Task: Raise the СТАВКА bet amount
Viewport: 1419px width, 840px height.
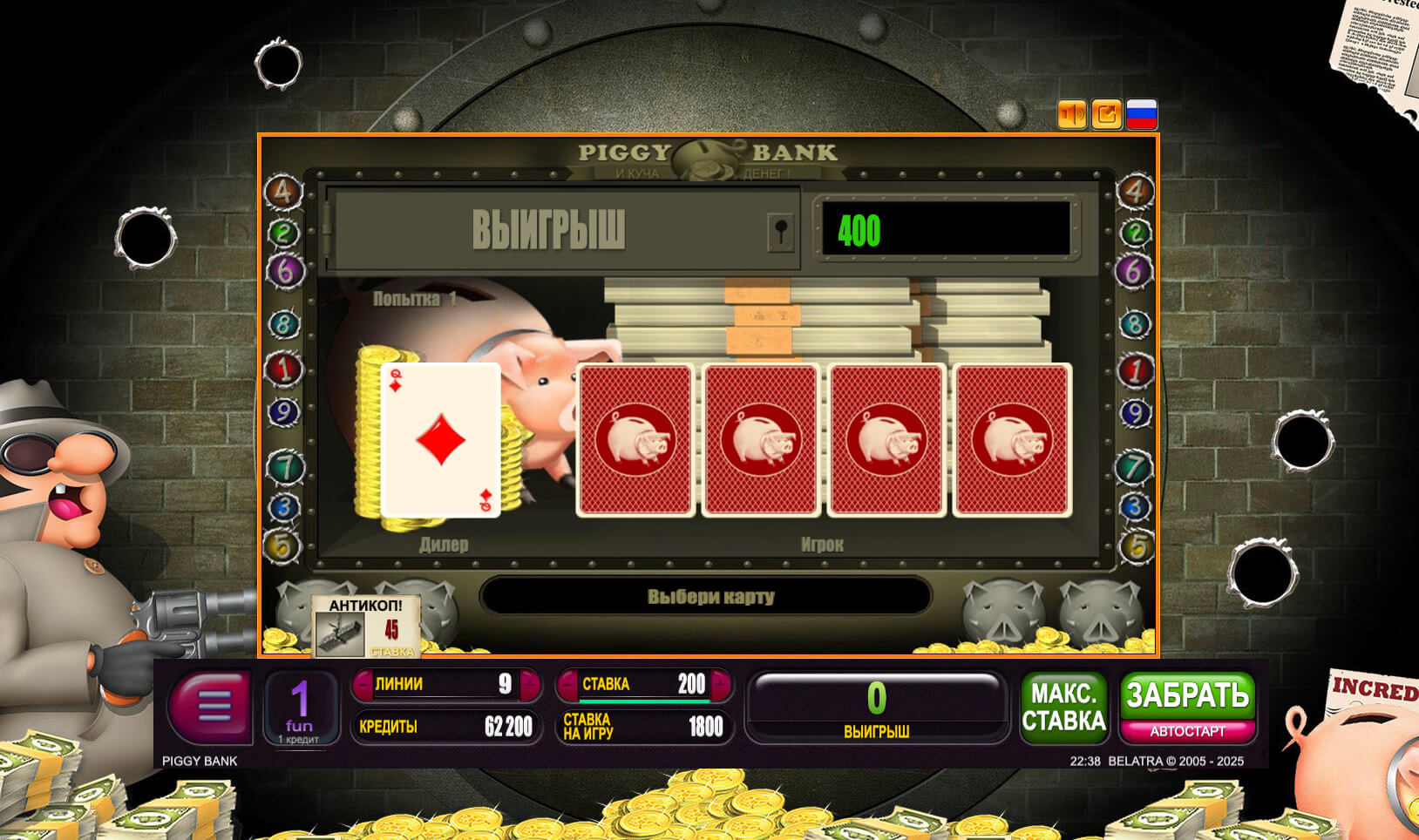Action: (x=721, y=685)
